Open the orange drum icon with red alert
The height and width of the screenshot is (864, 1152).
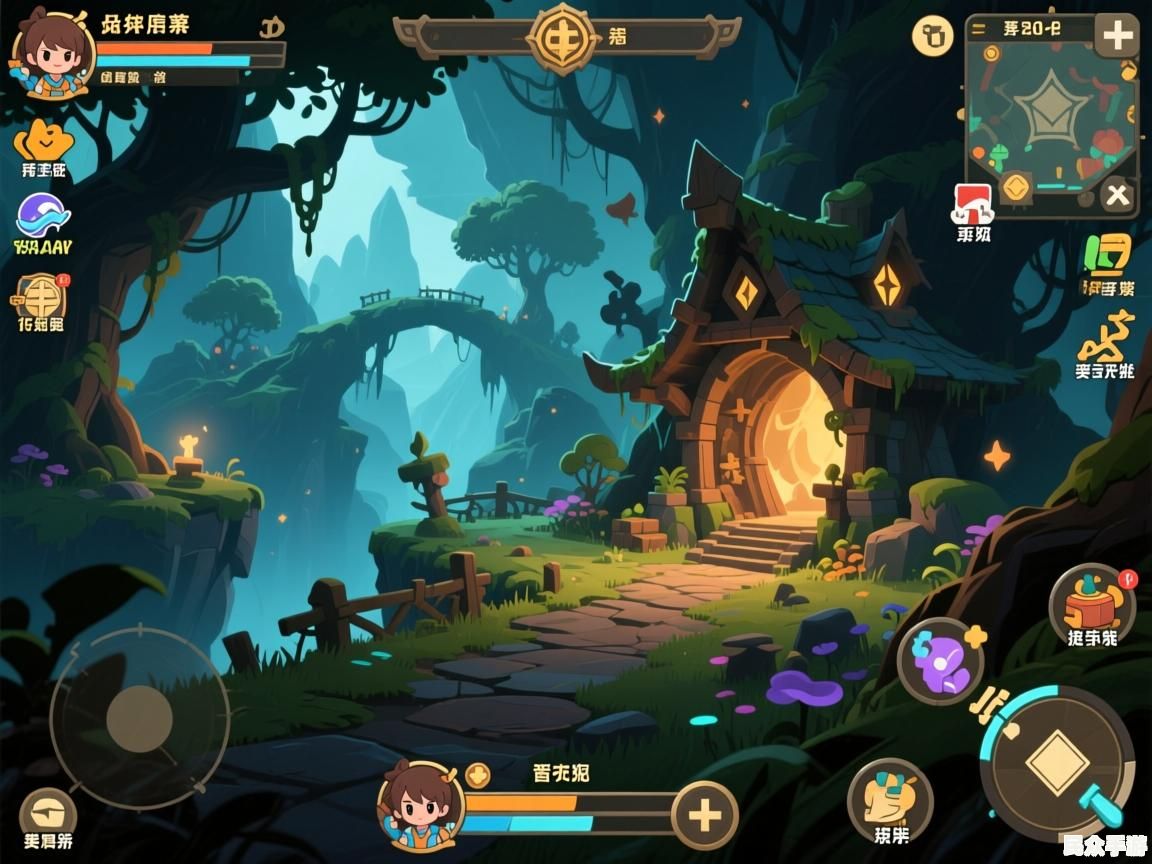(1091, 603)
